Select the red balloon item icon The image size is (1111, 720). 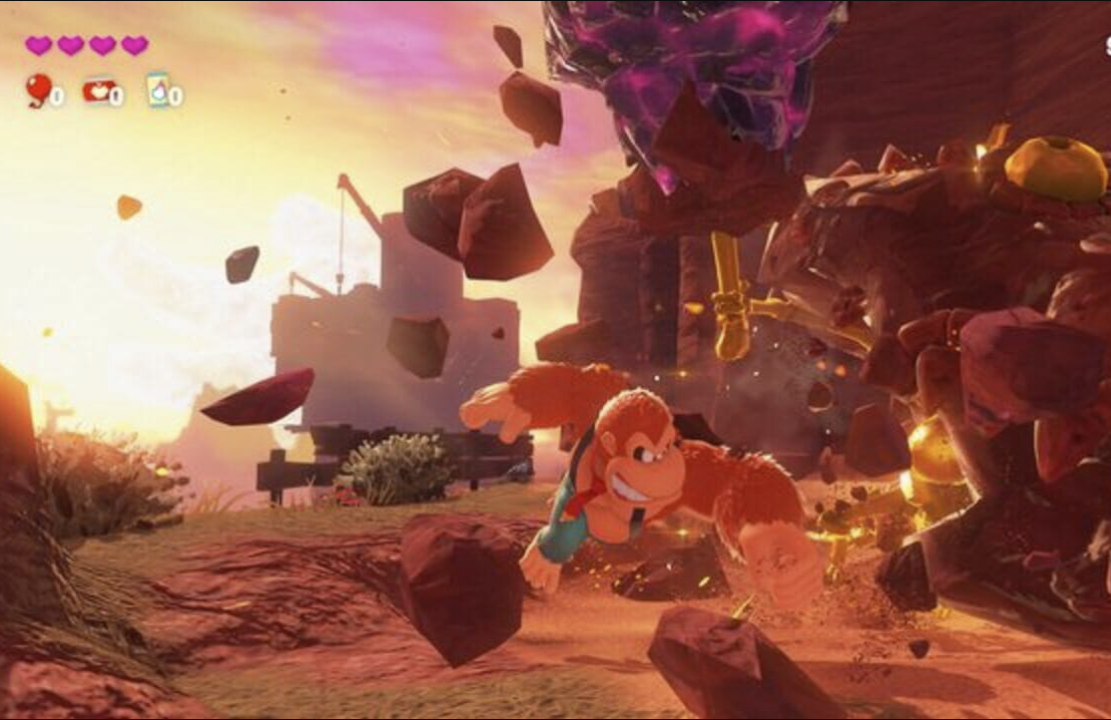coord(38,89)
